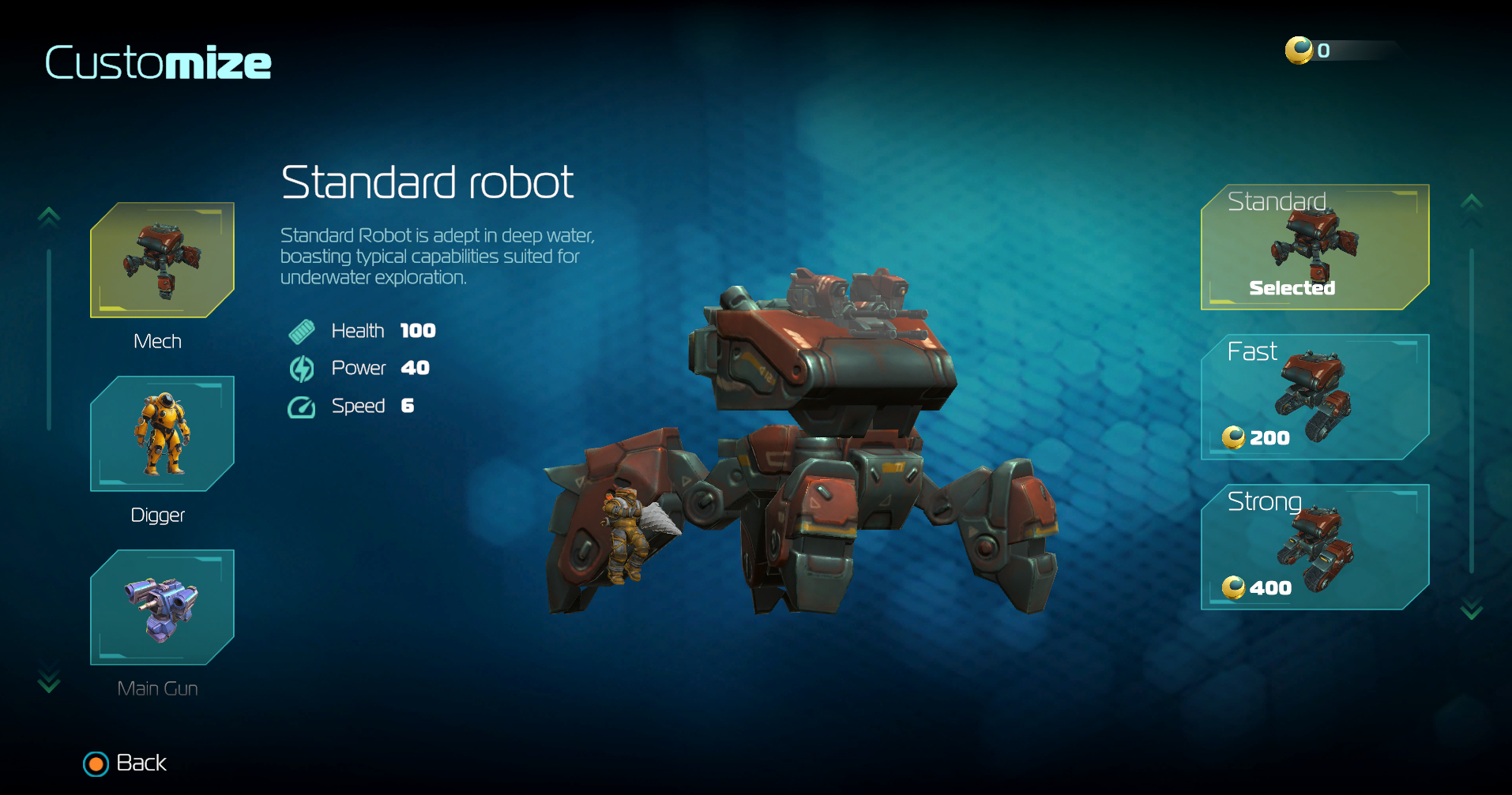Open the Digger category

coord(162,433)
